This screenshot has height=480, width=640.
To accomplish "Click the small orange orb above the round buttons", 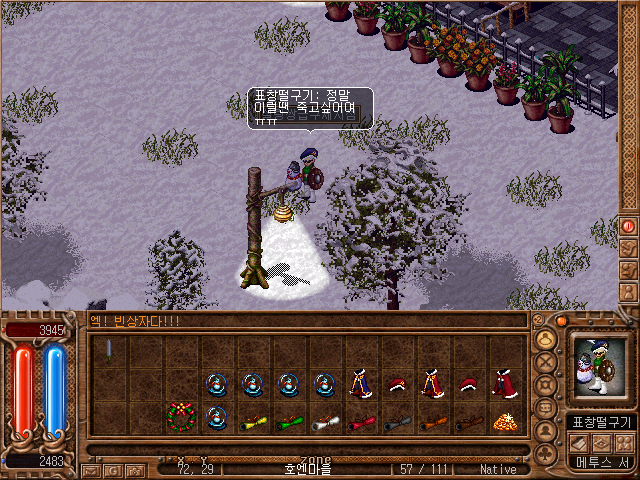I will [x=561, y=321].
